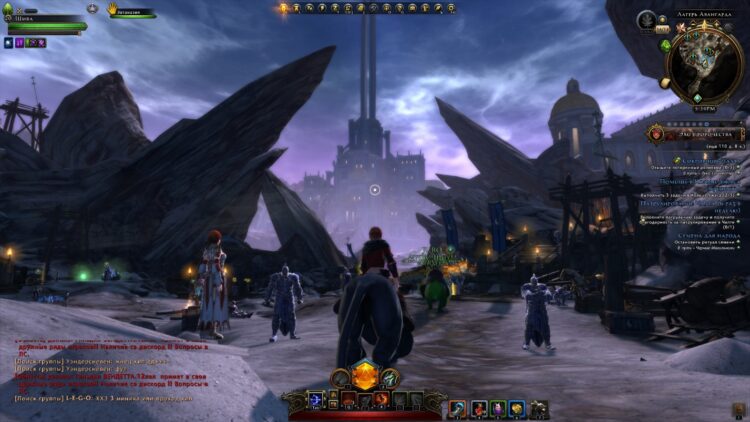Select the purple creature item slot

point(496,408)
